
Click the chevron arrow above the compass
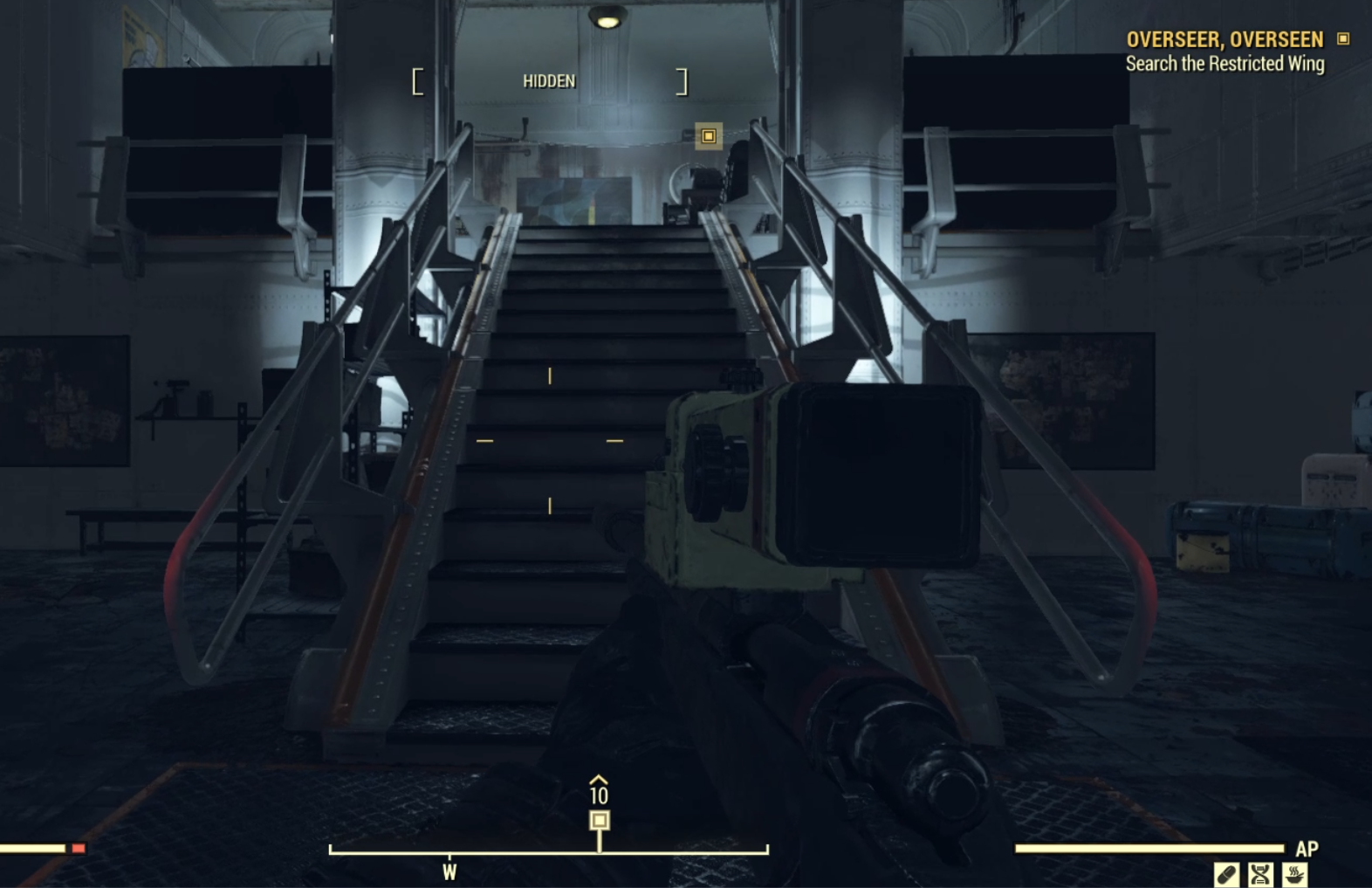tap(599, 780)
